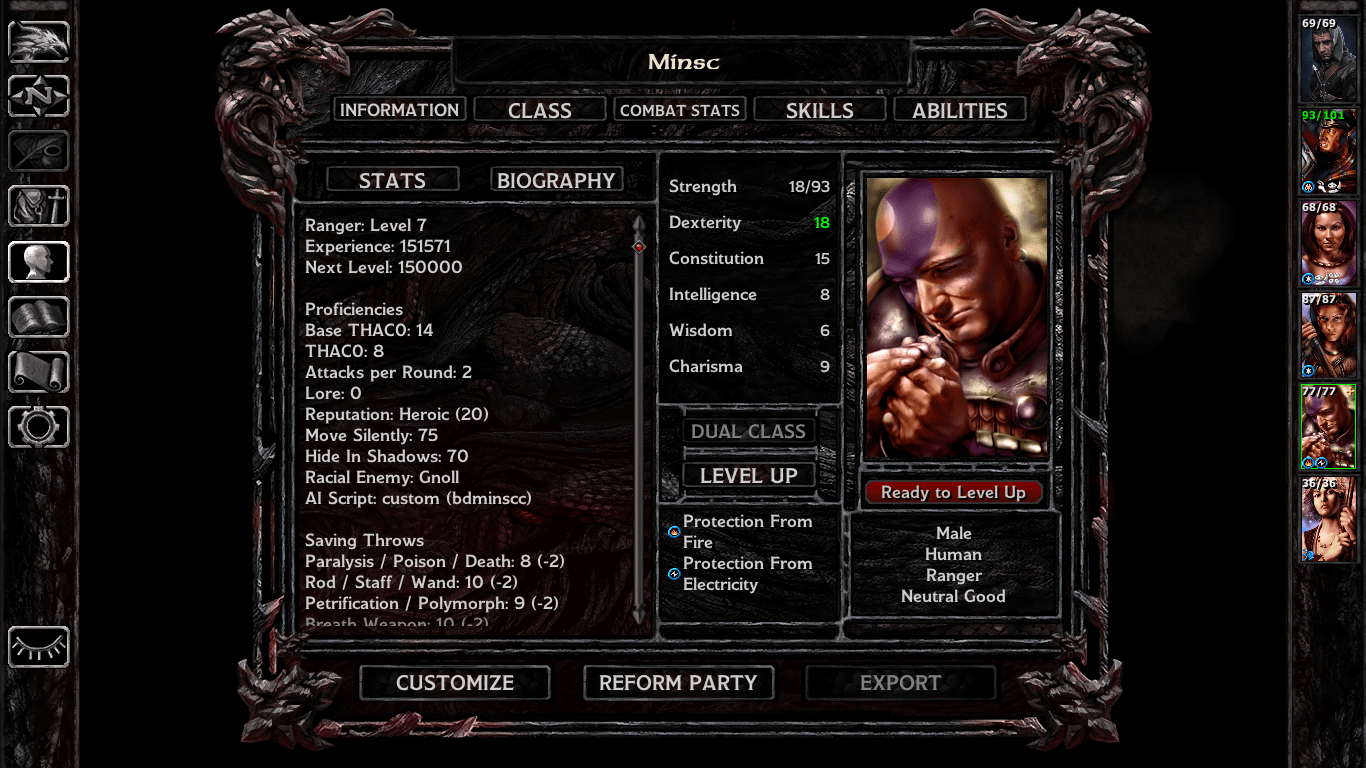Open the priest spells scroll icon
Screen dimensions: 1366x768
(38, 372)
